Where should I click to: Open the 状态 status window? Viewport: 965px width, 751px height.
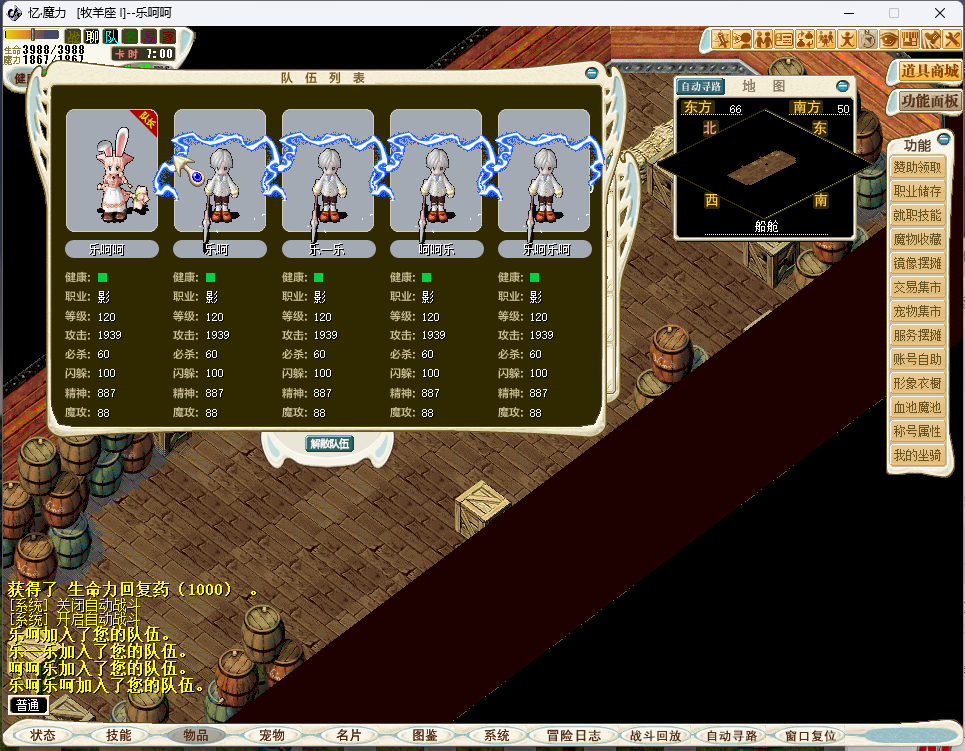click(43, 735)
